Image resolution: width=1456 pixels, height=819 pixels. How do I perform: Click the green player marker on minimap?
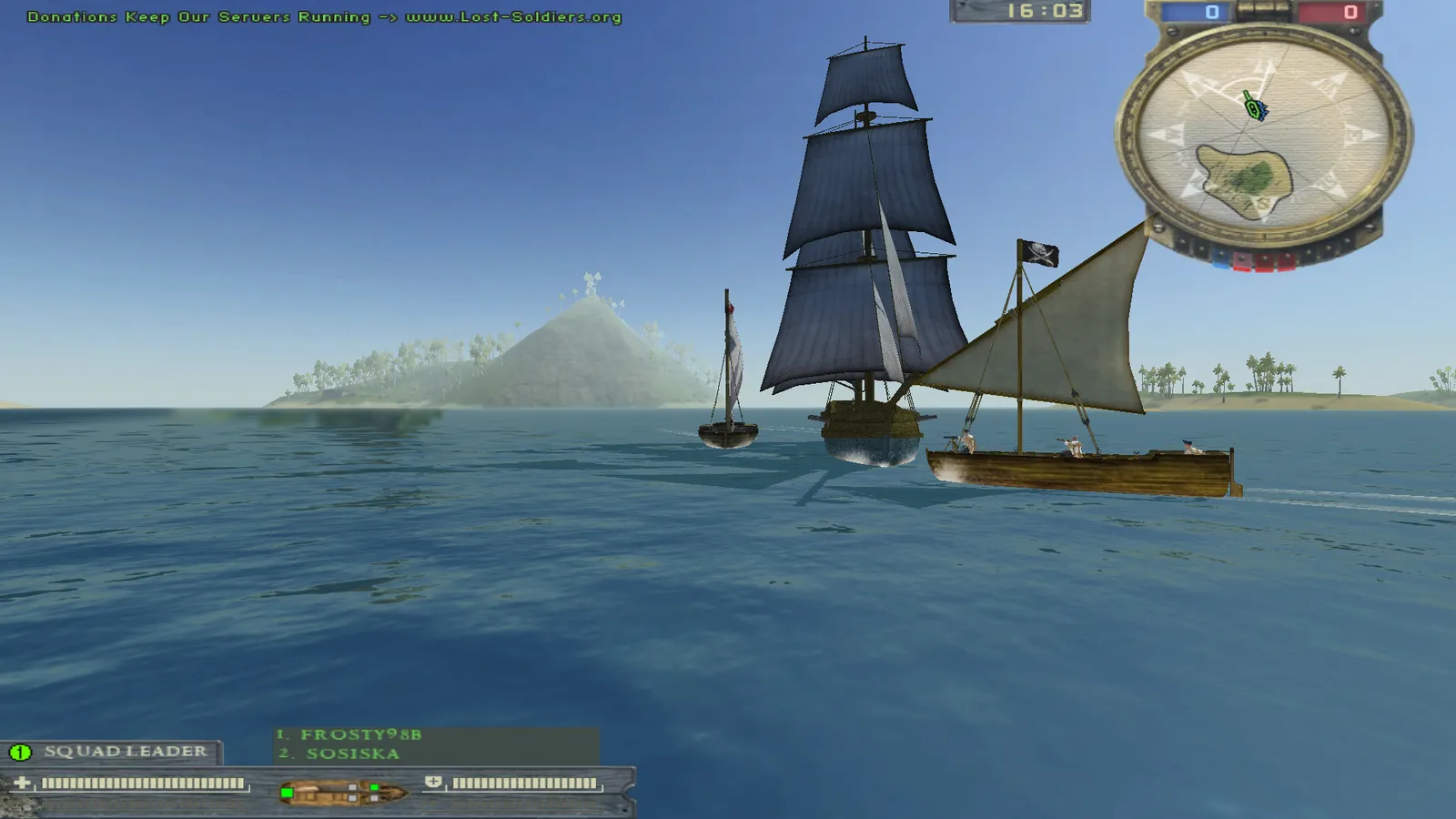(1256, 108)
